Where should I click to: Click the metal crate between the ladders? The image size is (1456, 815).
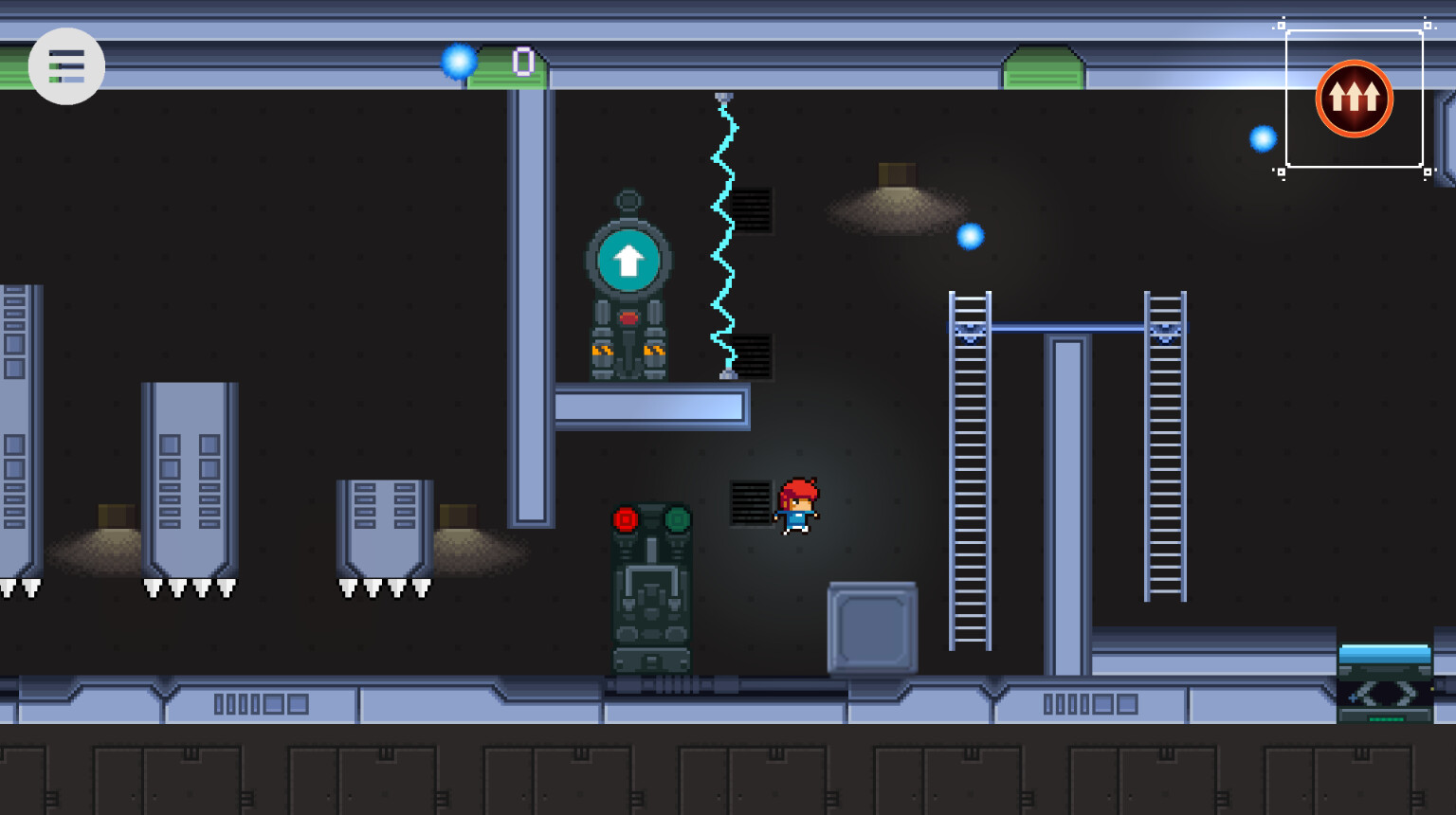872,625
